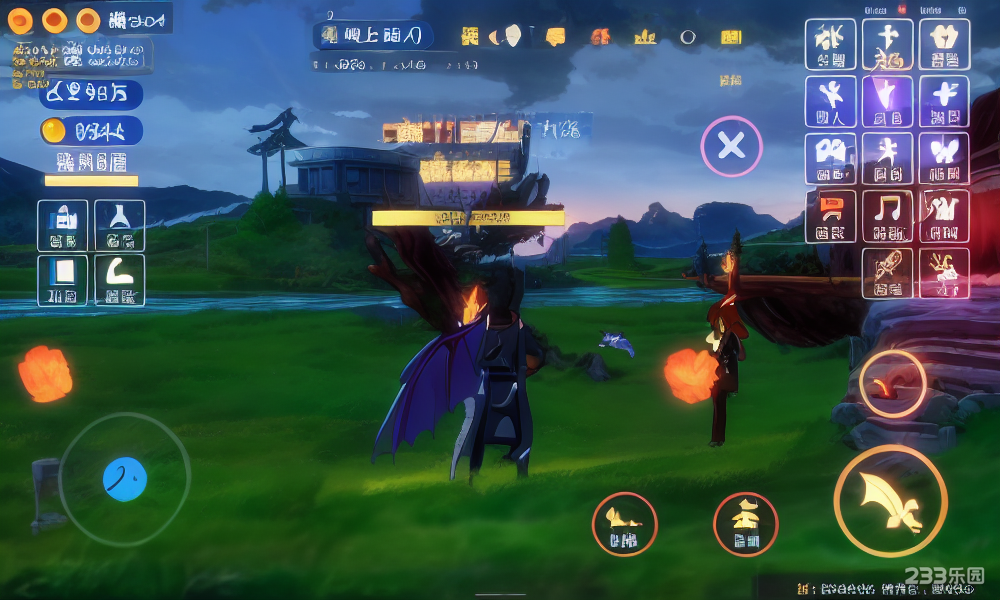This screenshot has height=600, width=1000.
Task: Tap the blue title banner at top center
Action: coord(373,37)
